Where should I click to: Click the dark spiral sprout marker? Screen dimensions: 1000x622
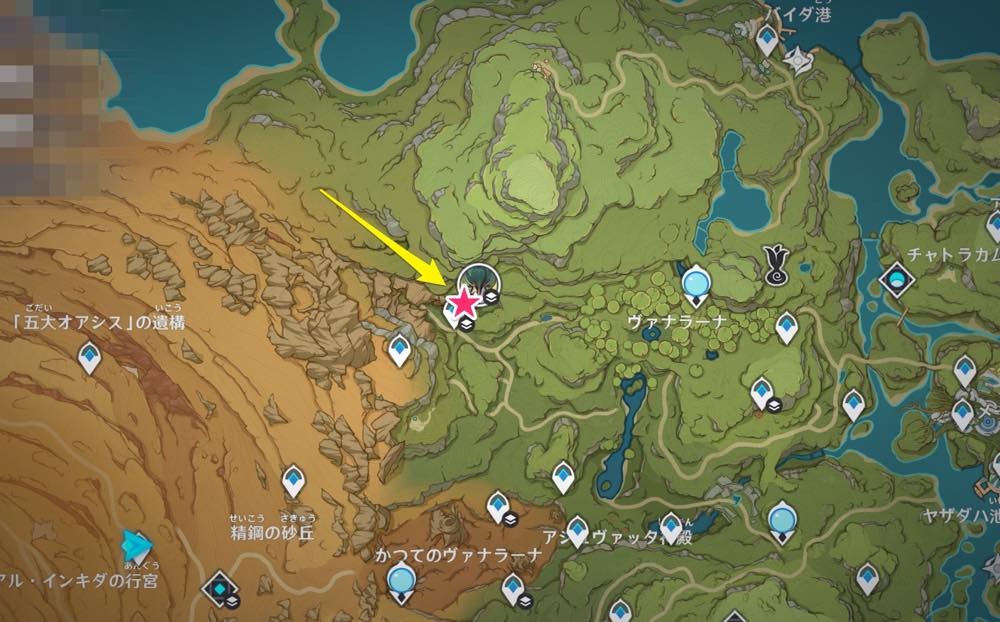[775, 262]
